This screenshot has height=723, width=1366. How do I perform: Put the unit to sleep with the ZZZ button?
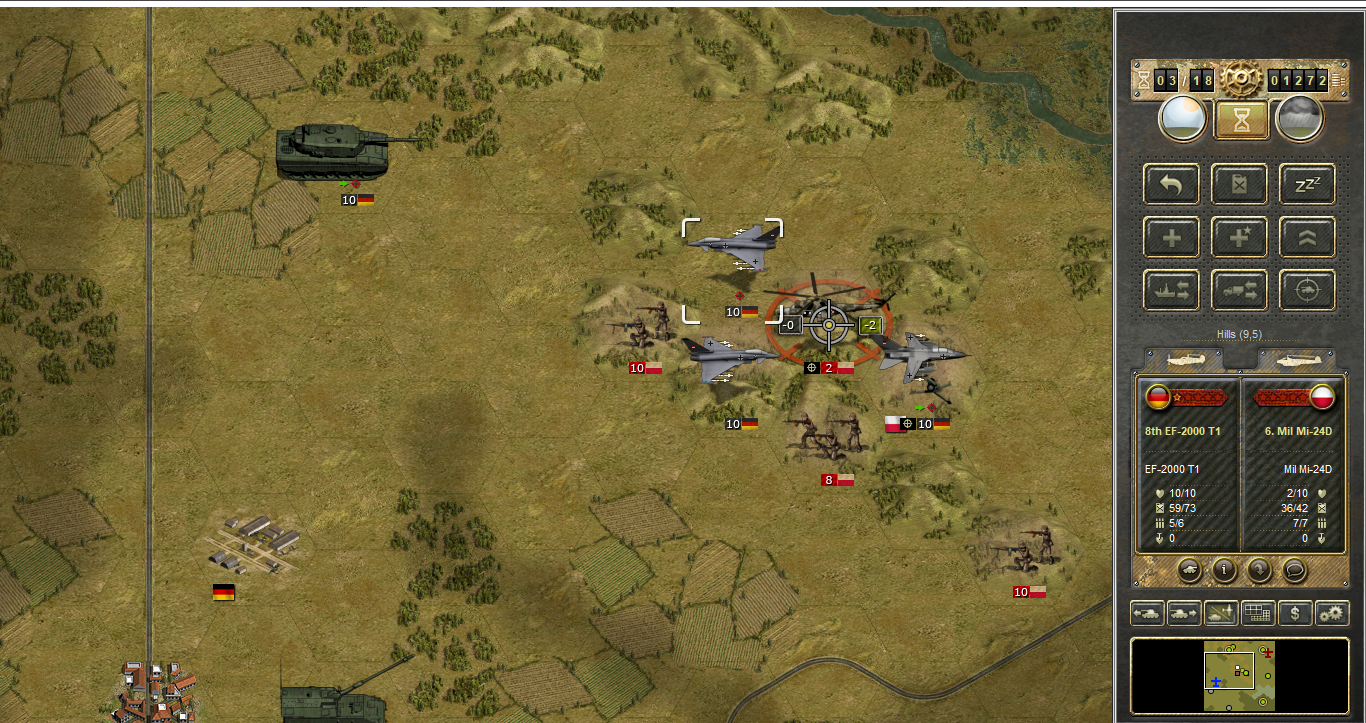pos(1307,184)
